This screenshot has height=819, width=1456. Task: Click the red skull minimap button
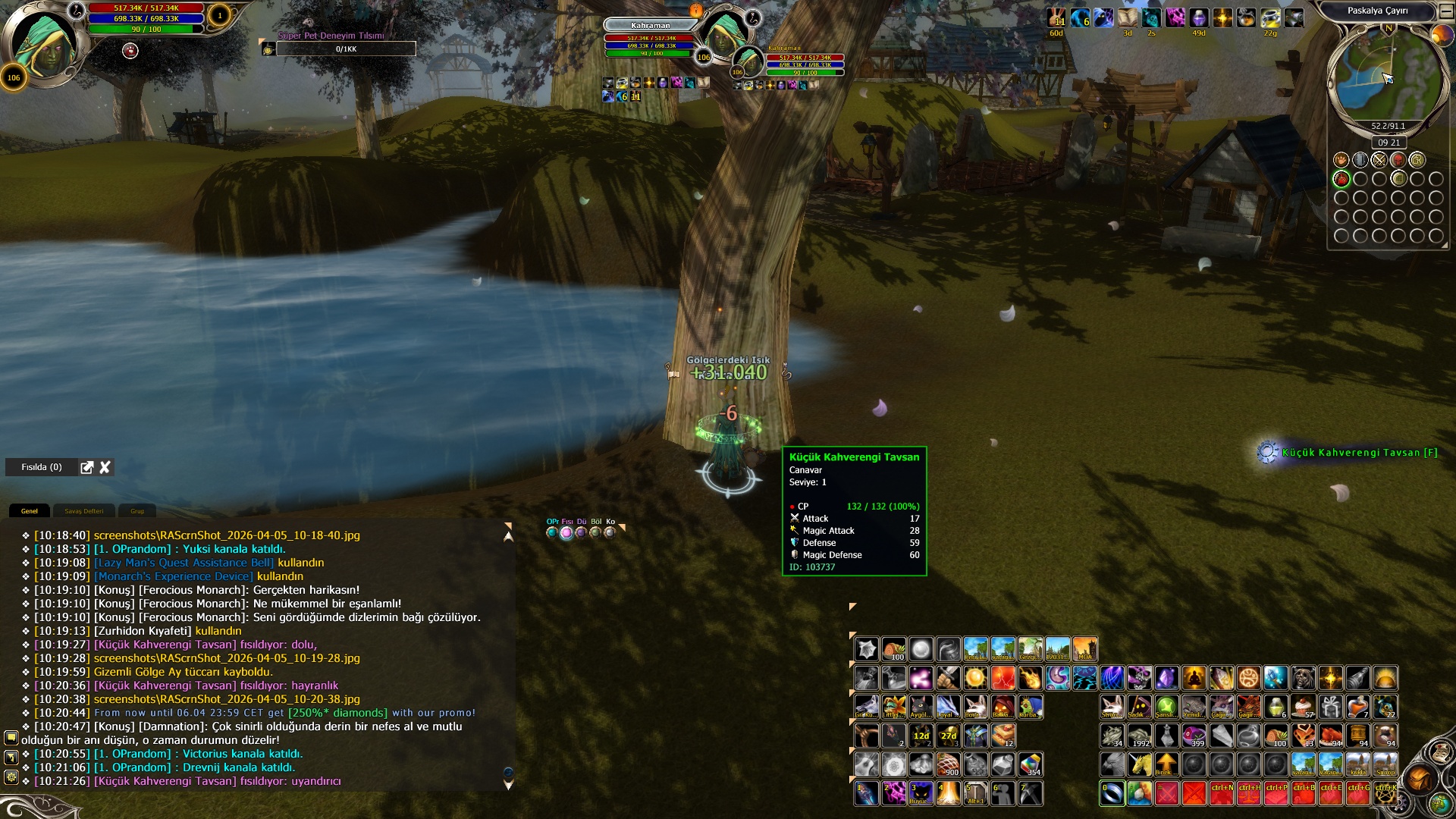click(x=1398, y=160)
